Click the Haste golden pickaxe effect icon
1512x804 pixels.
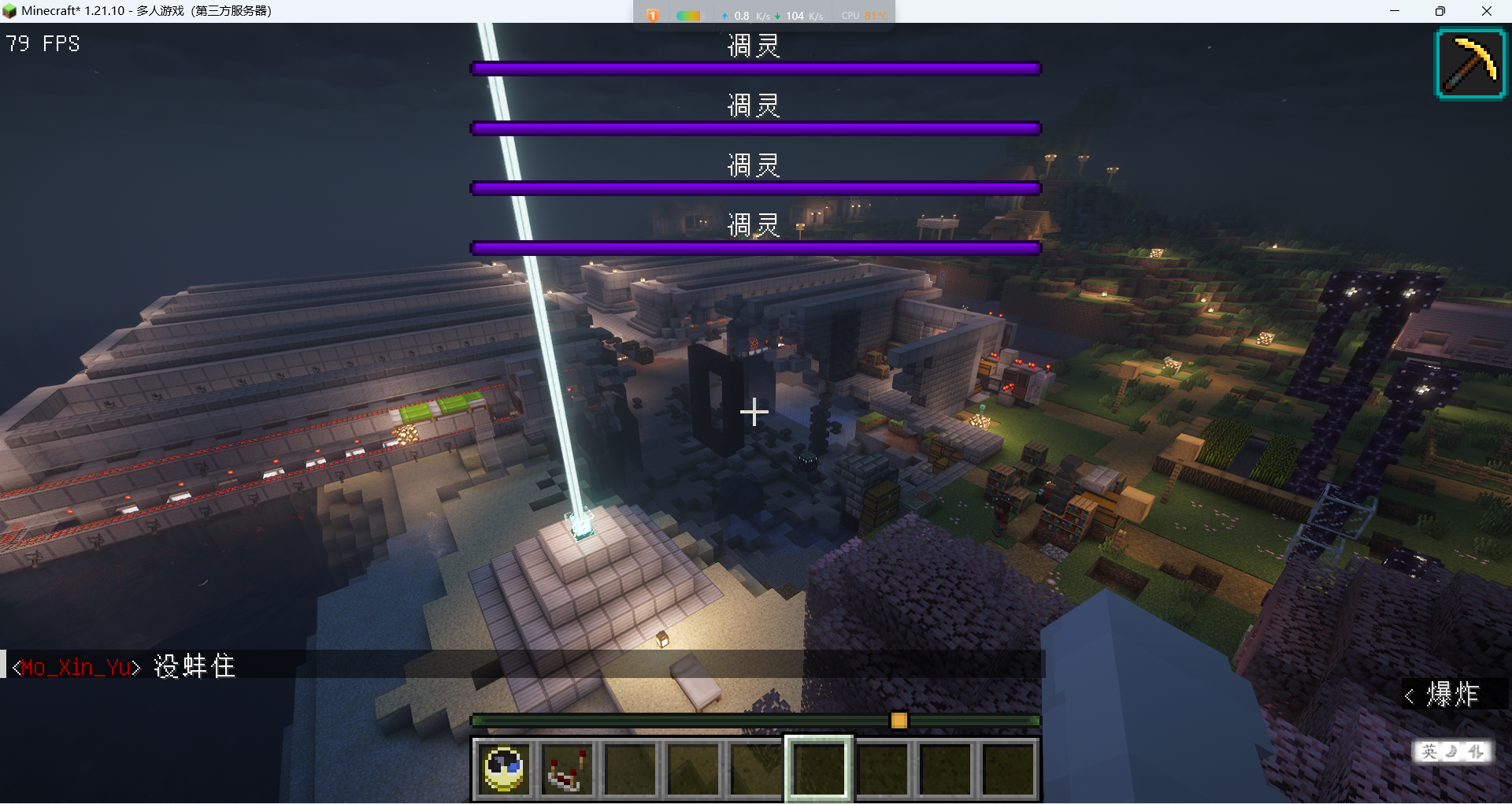[1470, 65]
